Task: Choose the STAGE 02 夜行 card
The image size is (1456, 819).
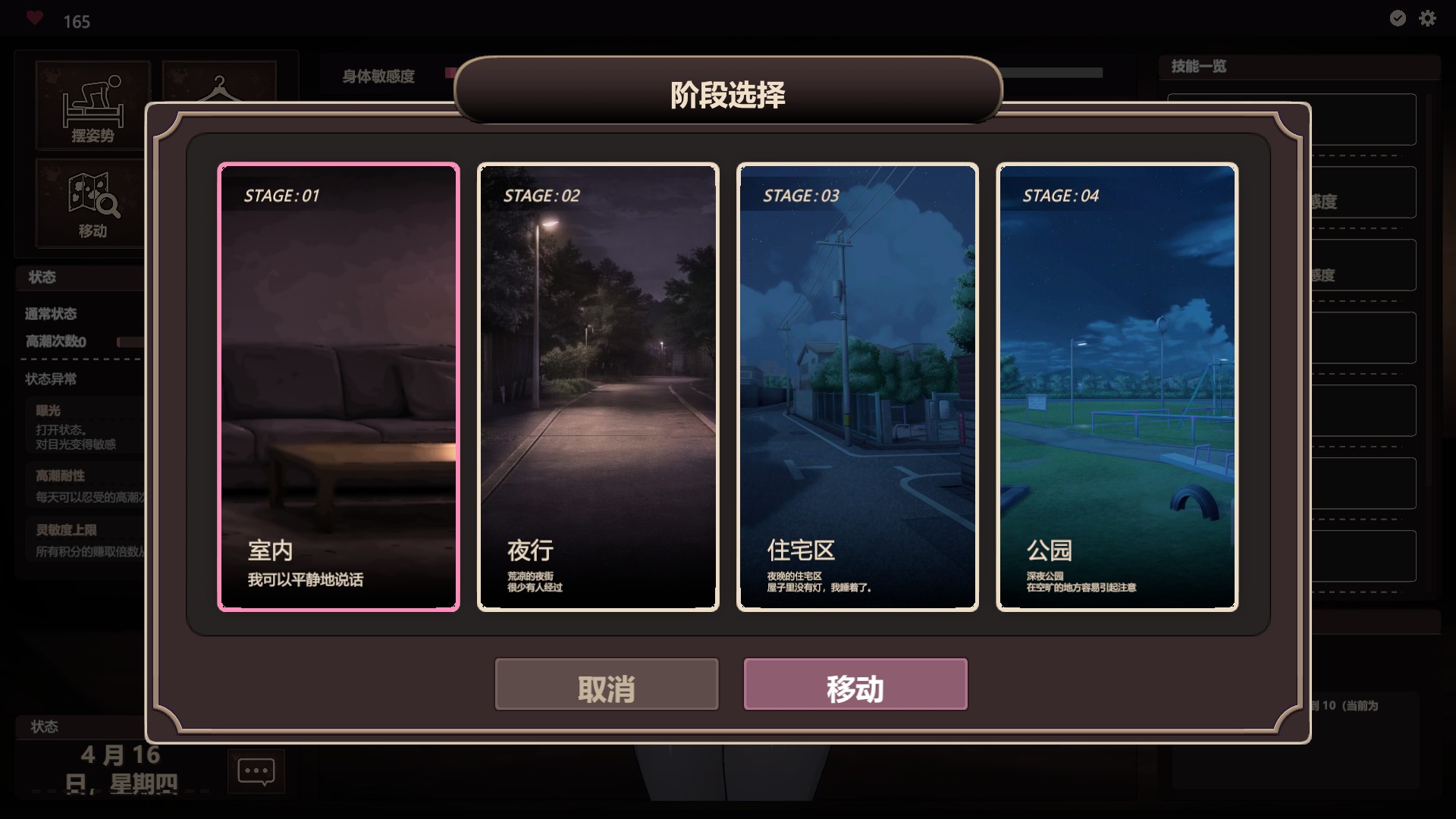Action: (x=598, y=387)
